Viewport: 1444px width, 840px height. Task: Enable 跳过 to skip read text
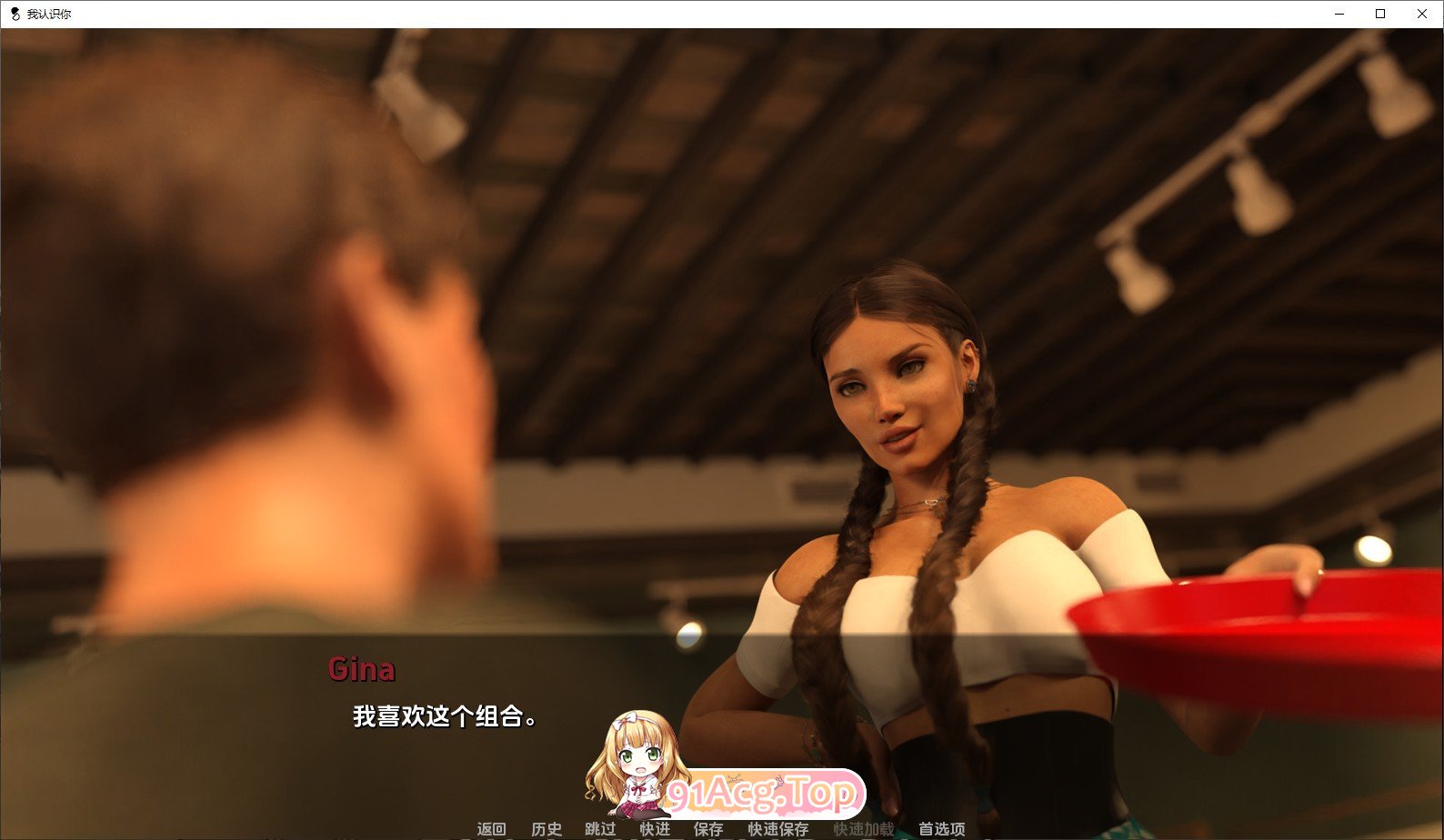point(602,829)
